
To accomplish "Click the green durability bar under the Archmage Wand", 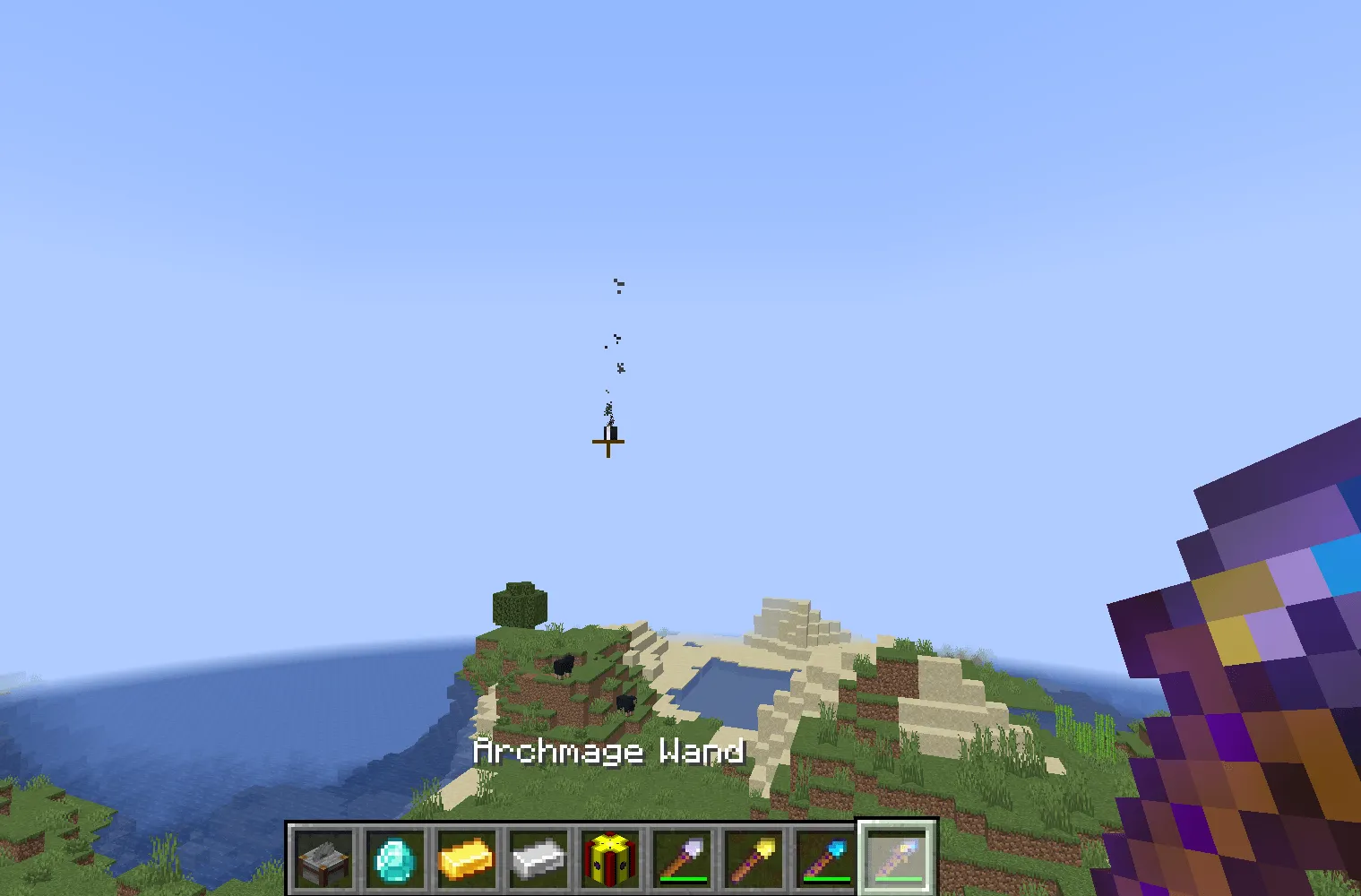I will tap(896, 881).
